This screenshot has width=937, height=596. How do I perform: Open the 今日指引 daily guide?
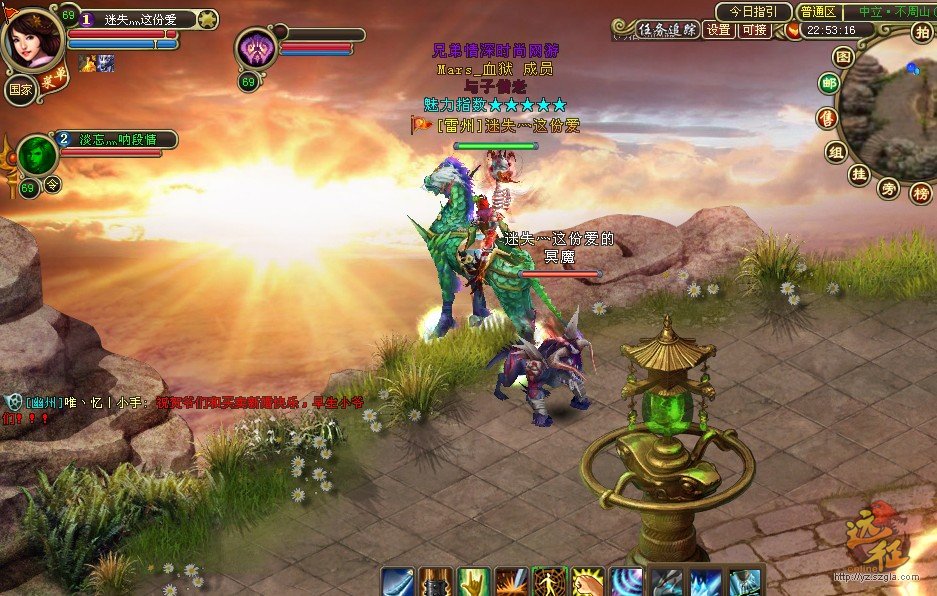click(753, 12)
